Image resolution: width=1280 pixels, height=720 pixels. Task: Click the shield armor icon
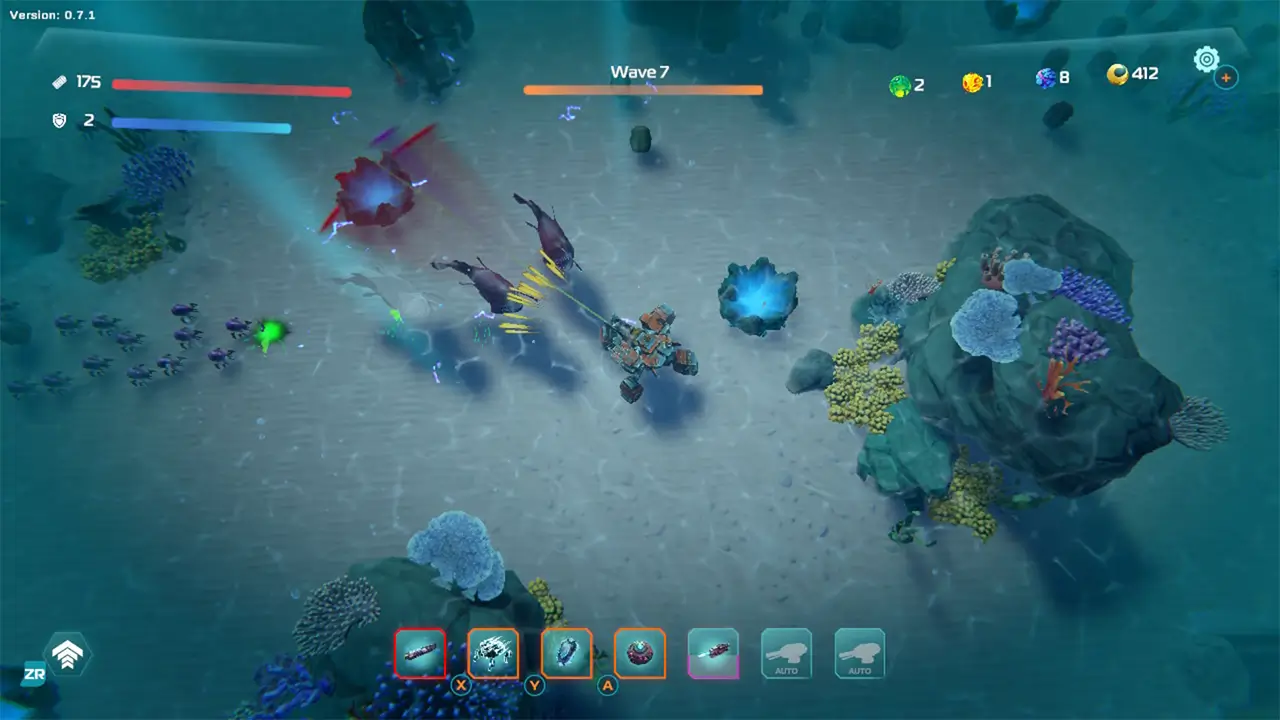[59, 121]
